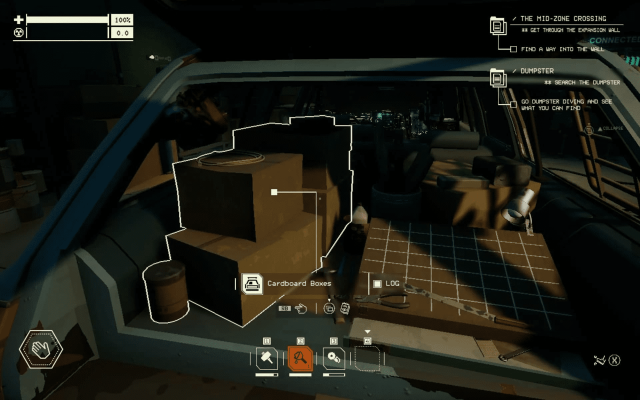640x400 pixels.
Task: Click the Cardboard Boxes item label
Action: point(298,283)
